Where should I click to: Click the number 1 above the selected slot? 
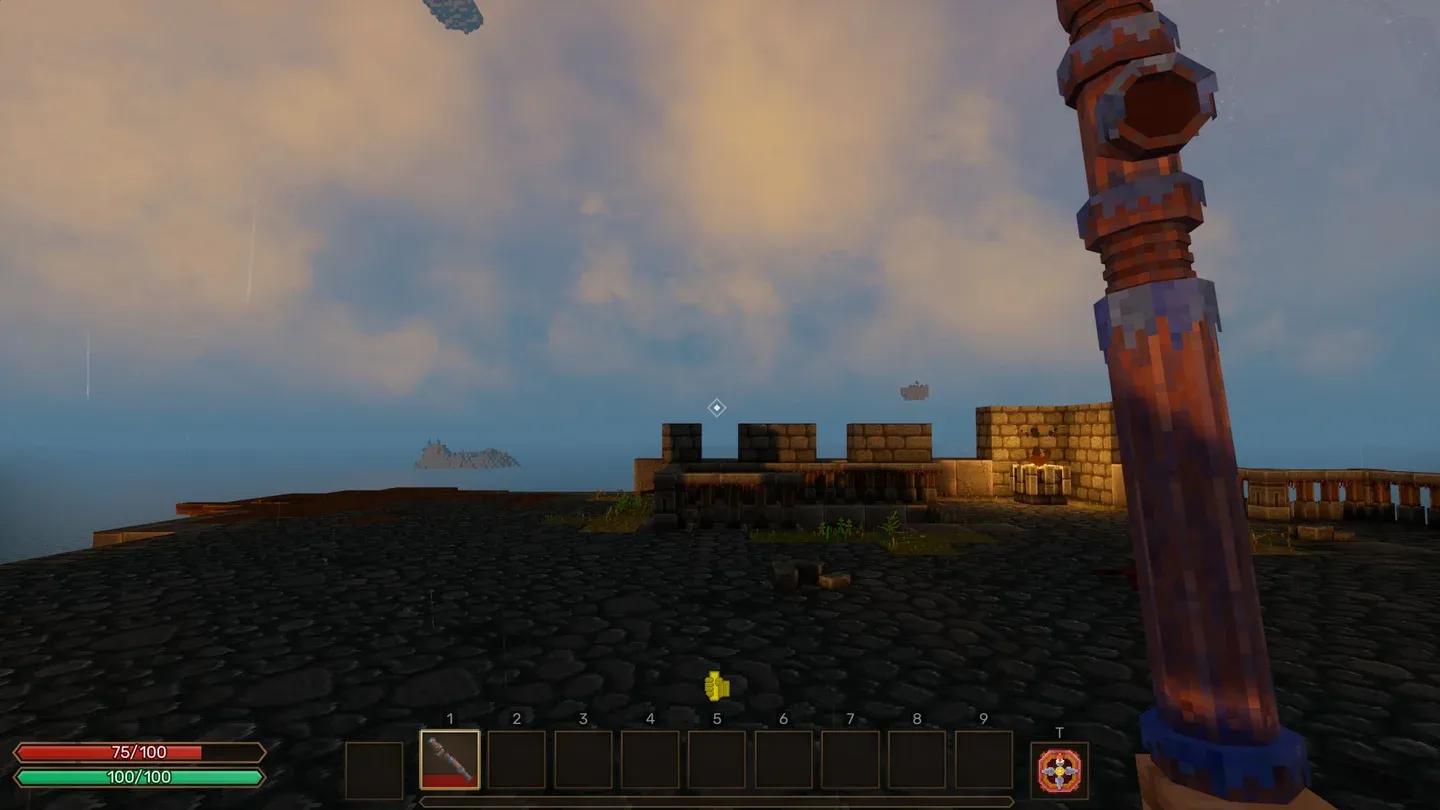[451, 718]
